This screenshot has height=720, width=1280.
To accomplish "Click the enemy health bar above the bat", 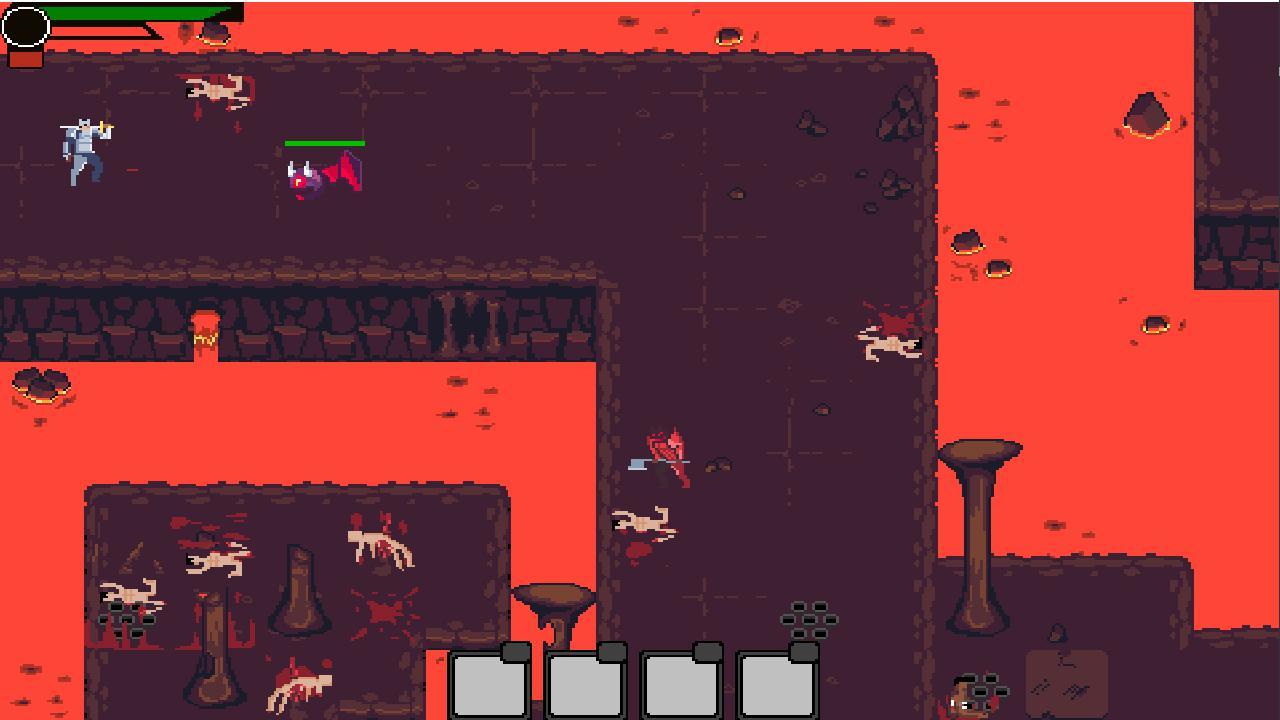I will pyautogui.click(x=325, y=144).
